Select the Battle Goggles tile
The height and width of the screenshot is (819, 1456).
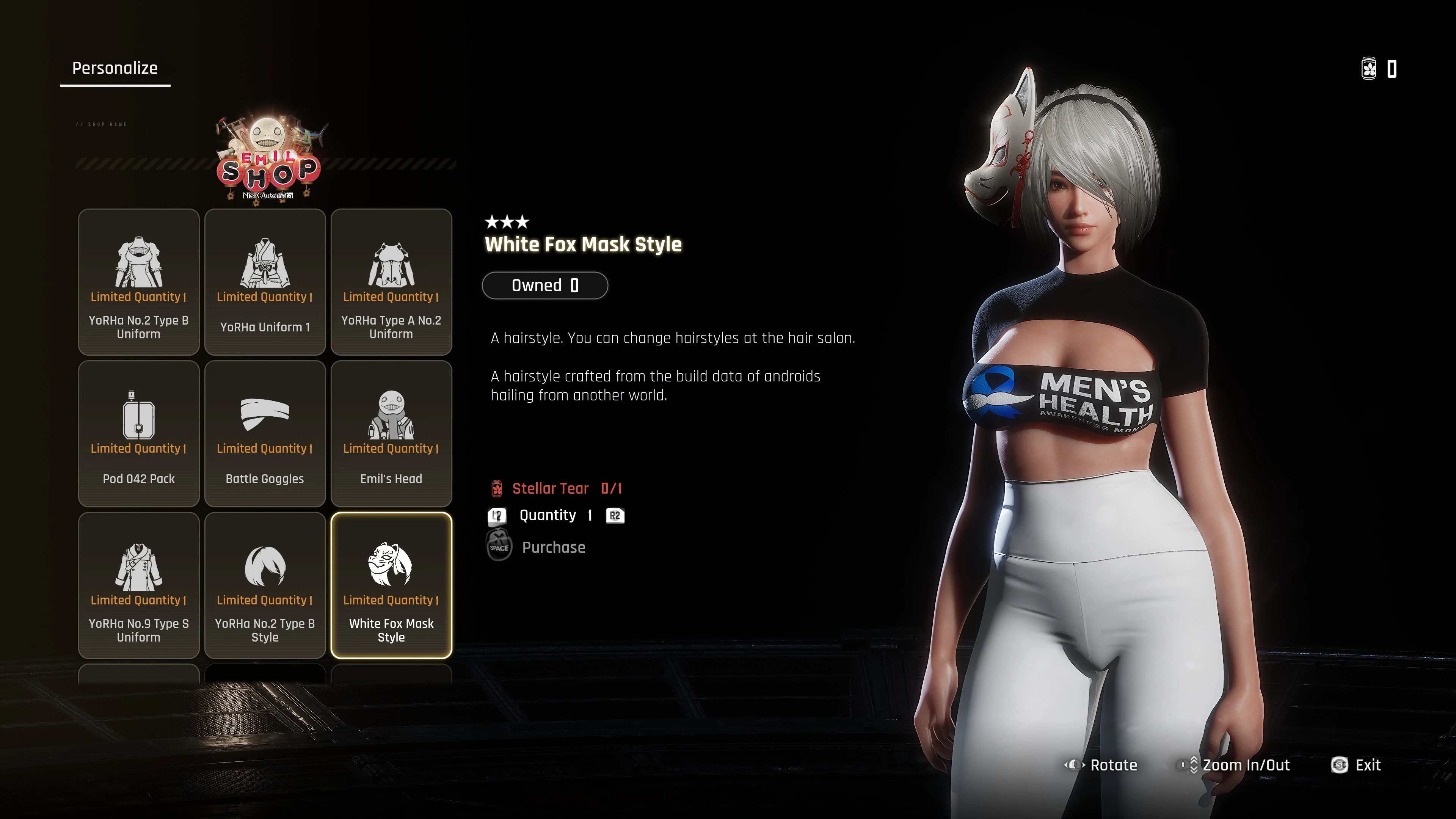(265, 433)
